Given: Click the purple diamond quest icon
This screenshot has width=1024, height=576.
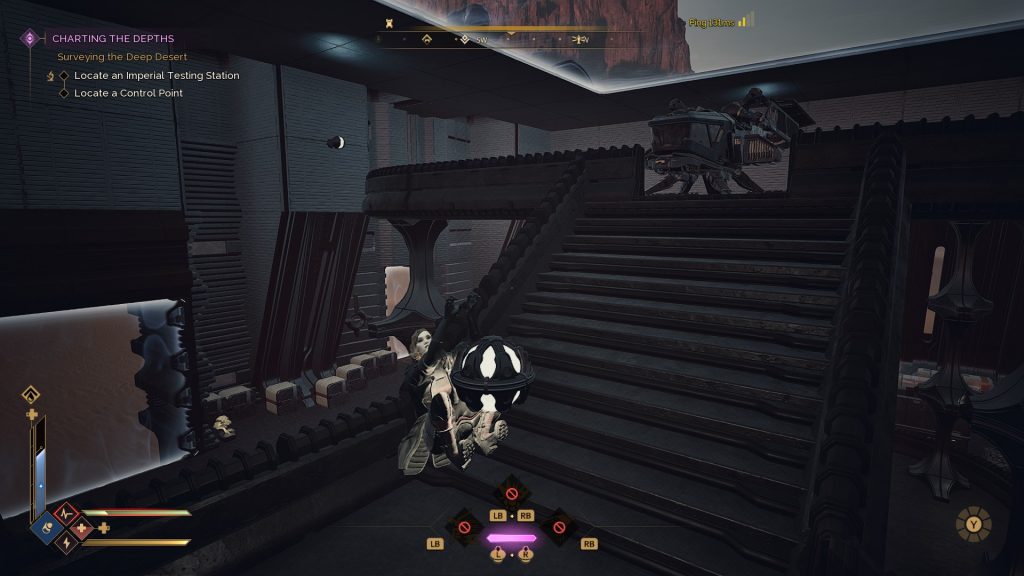Looking at the screenshot, I should tap(30, 39).
